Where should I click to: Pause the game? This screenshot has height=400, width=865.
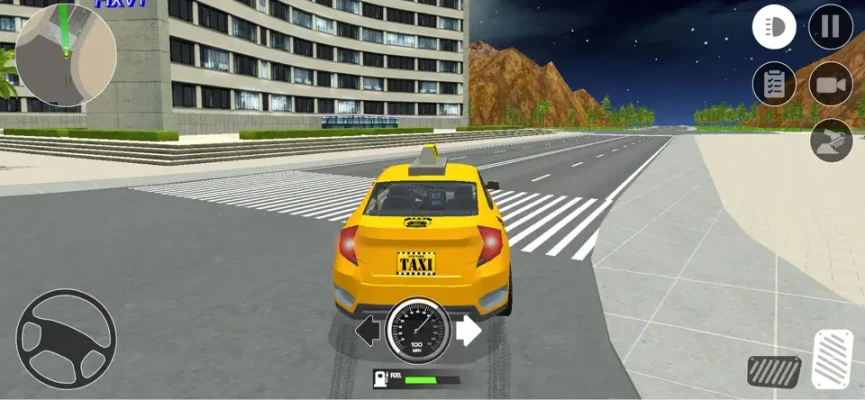830,27
